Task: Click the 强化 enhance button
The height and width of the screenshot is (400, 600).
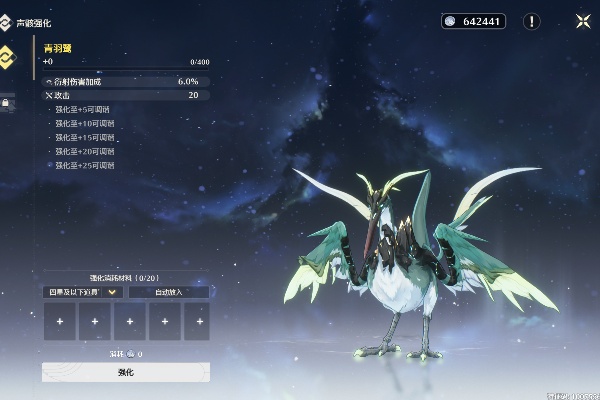Action: pyautogui.click(x=126, y=372)
